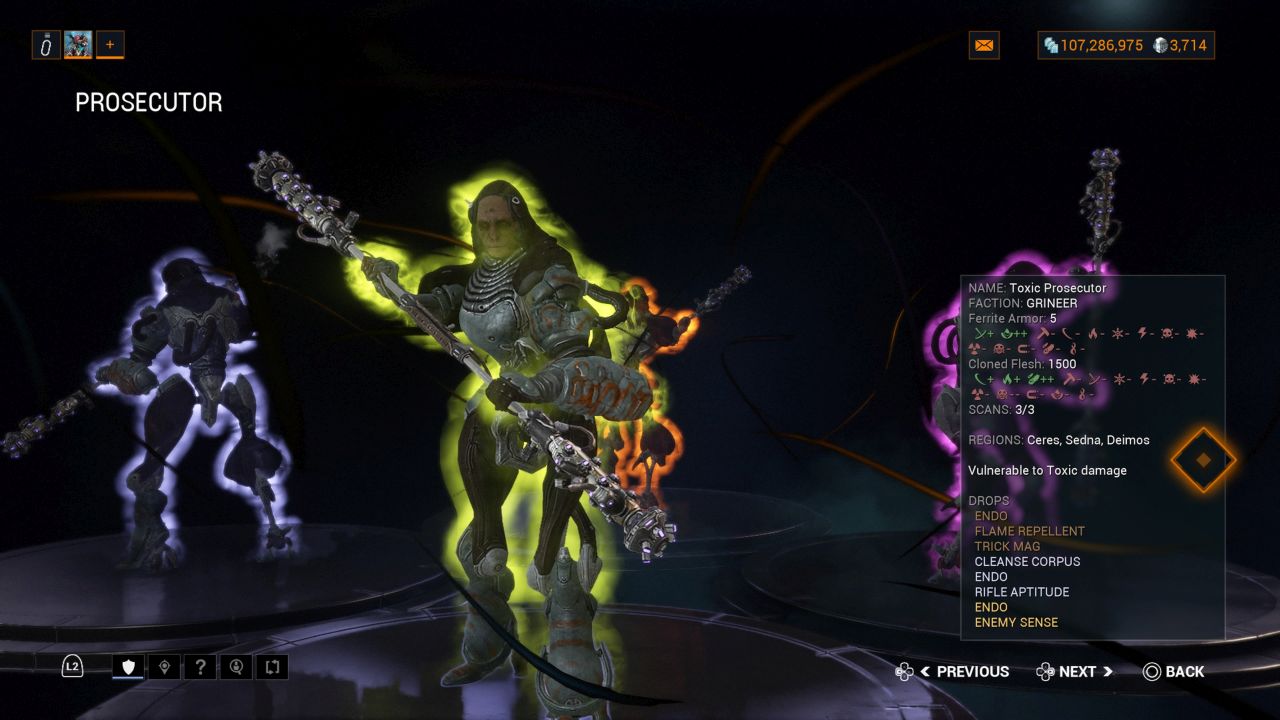
Task: Choose the Cleanse Corpus drop entry
Action: [1027, 561]
